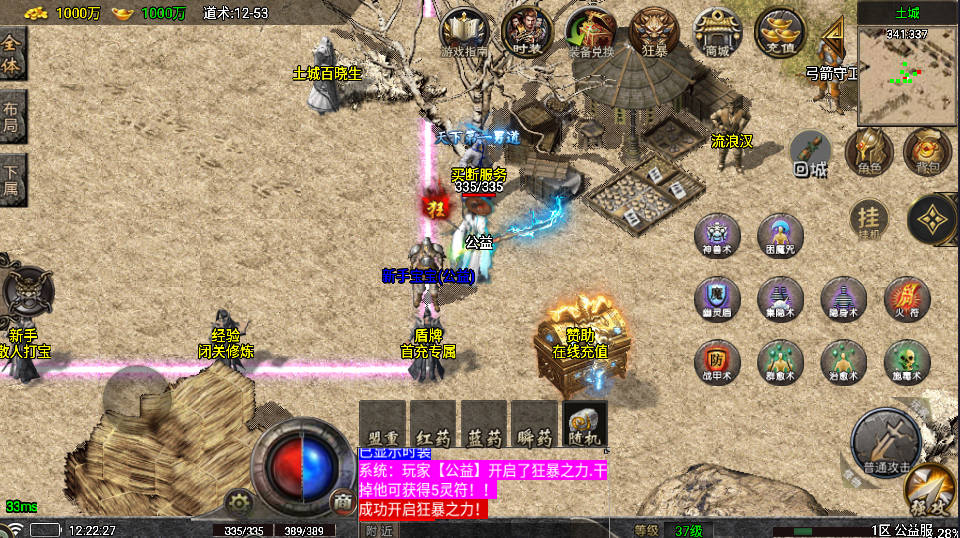The width and height of the screenshot is (960, 538).
Task: Toggle 挂机 auto-battle mode
Action: click(868, 219)
